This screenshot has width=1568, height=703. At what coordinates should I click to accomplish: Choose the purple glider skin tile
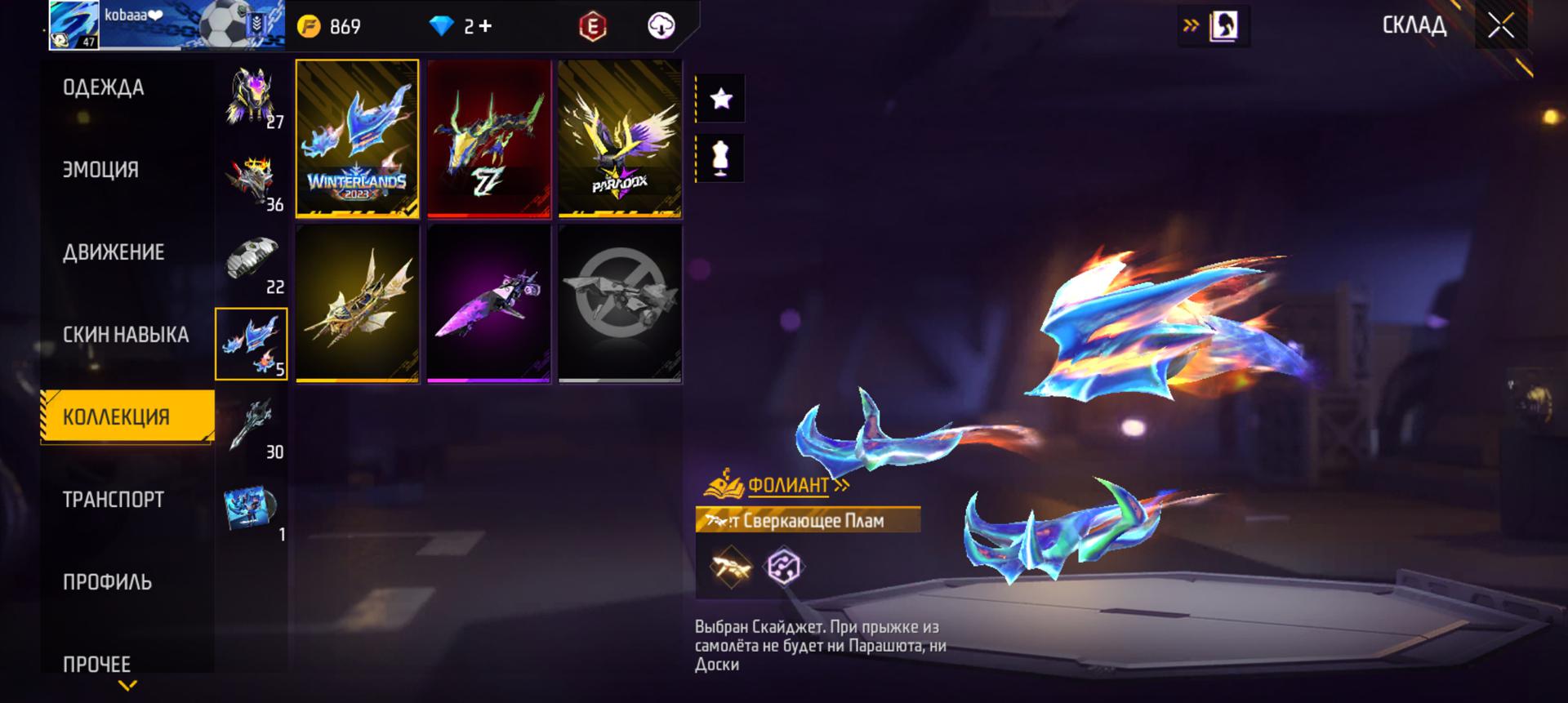pos(488,304)
